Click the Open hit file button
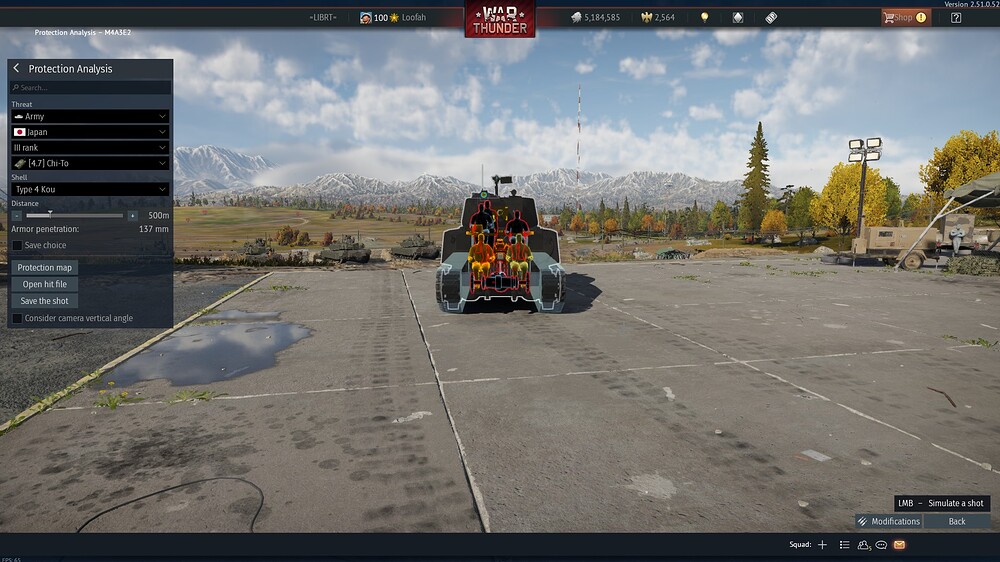 [x=45, y=284]
